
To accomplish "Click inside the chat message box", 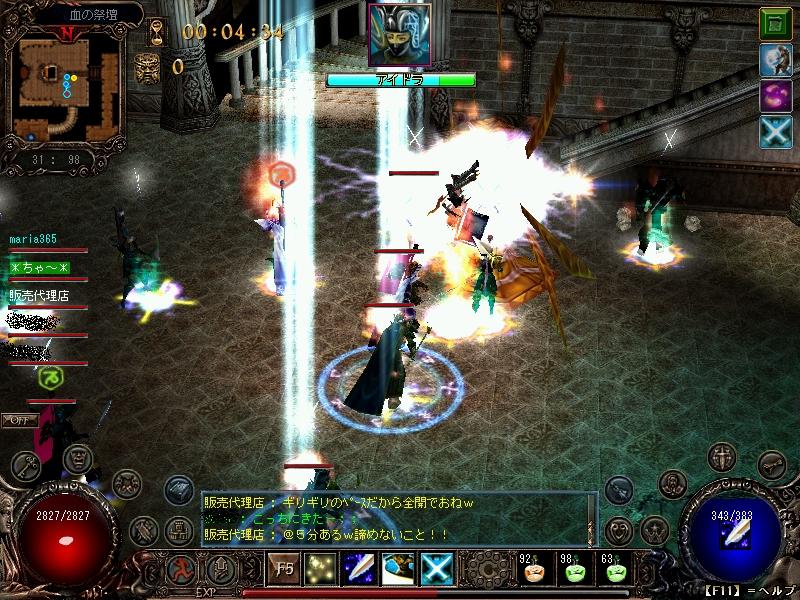I will 397,518.
